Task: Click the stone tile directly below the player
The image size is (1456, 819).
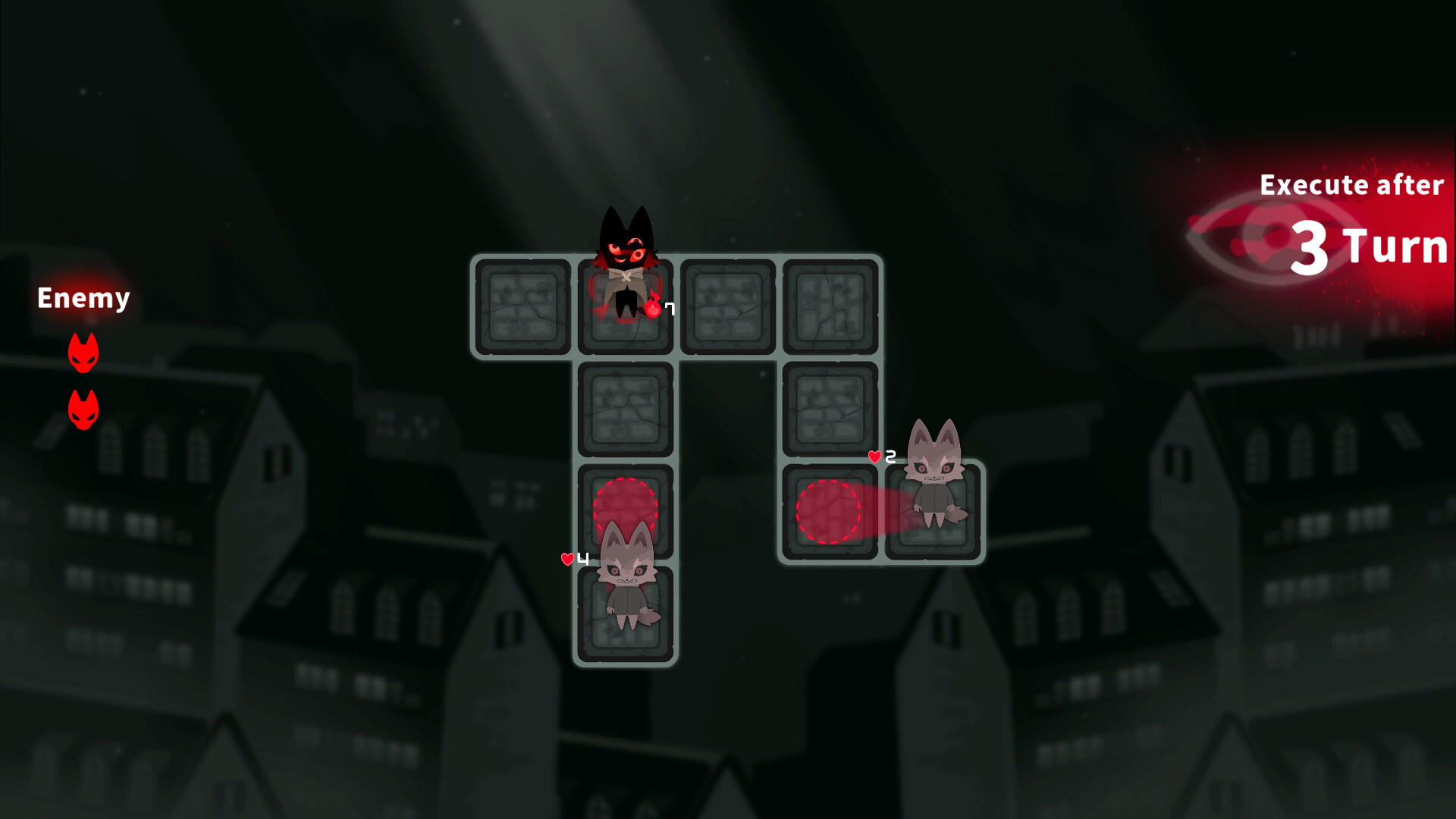Action: 626,409
